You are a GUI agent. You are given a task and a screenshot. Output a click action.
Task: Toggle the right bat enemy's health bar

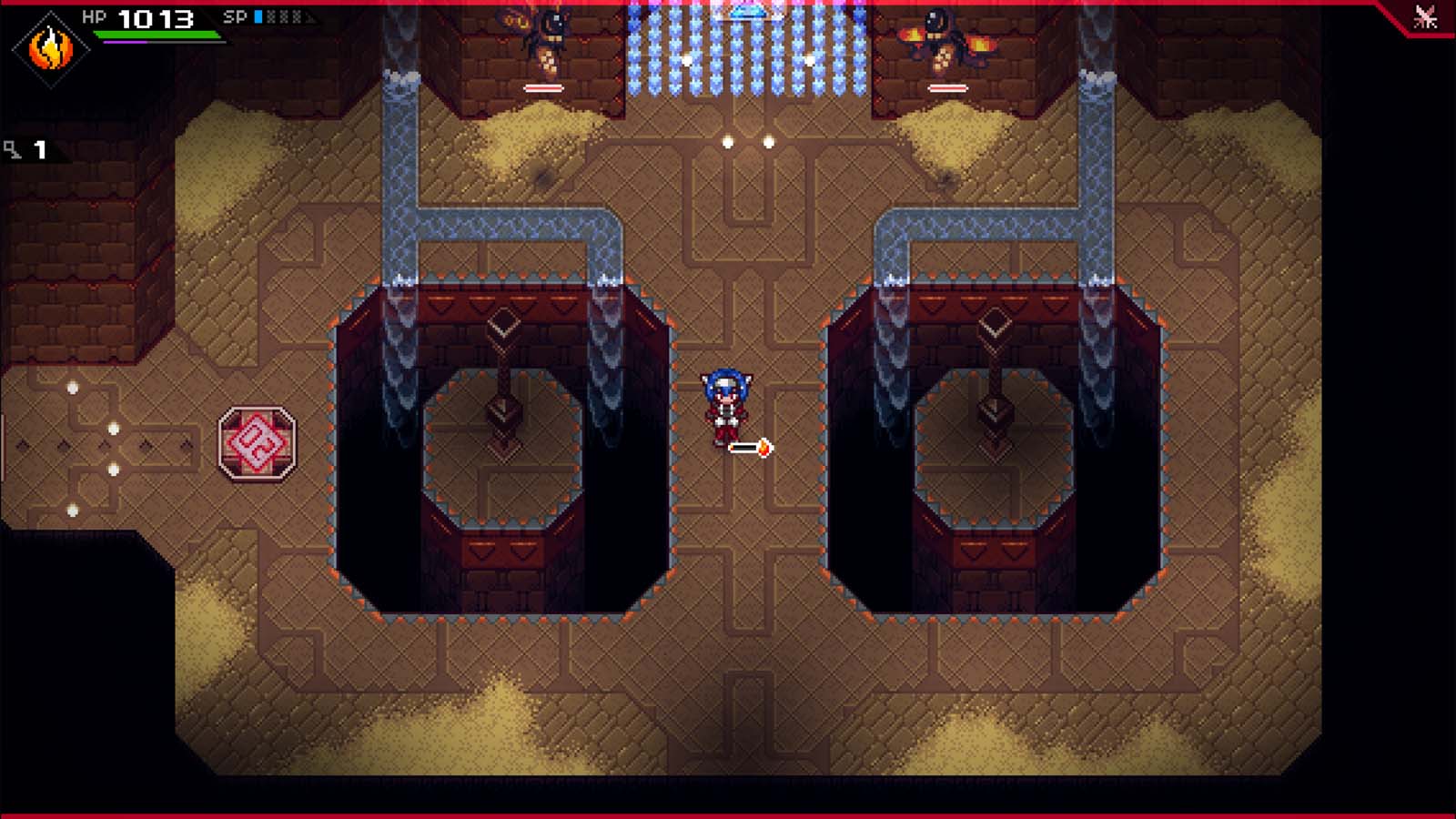click(949, 87)
